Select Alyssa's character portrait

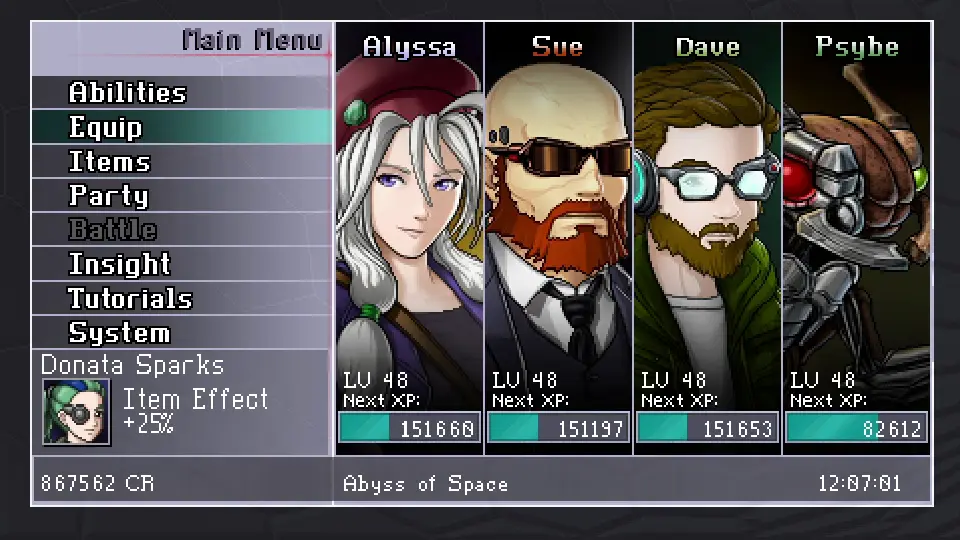409,220
